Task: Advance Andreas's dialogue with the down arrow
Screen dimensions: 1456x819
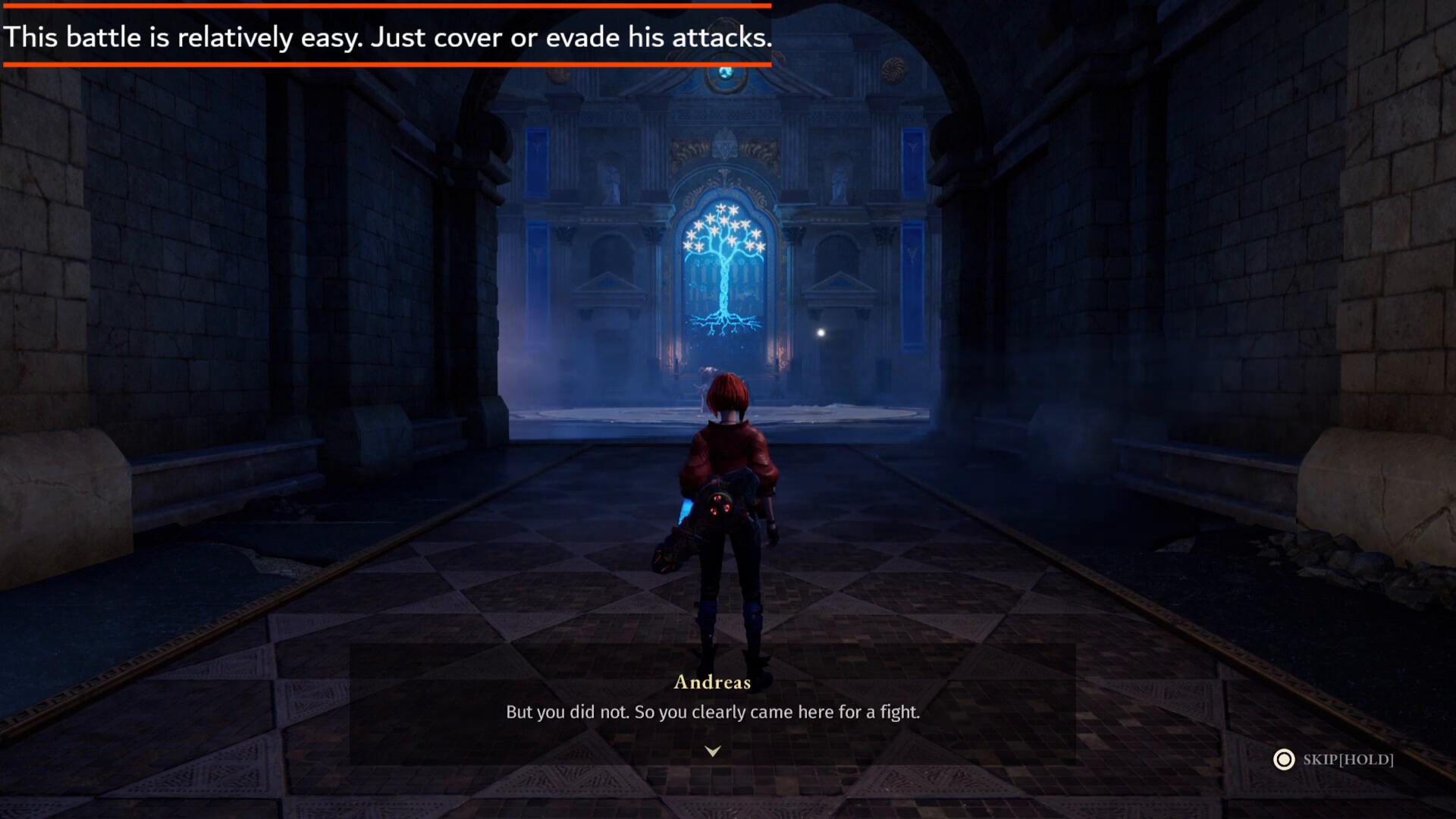Action: [x=712, y=751]
